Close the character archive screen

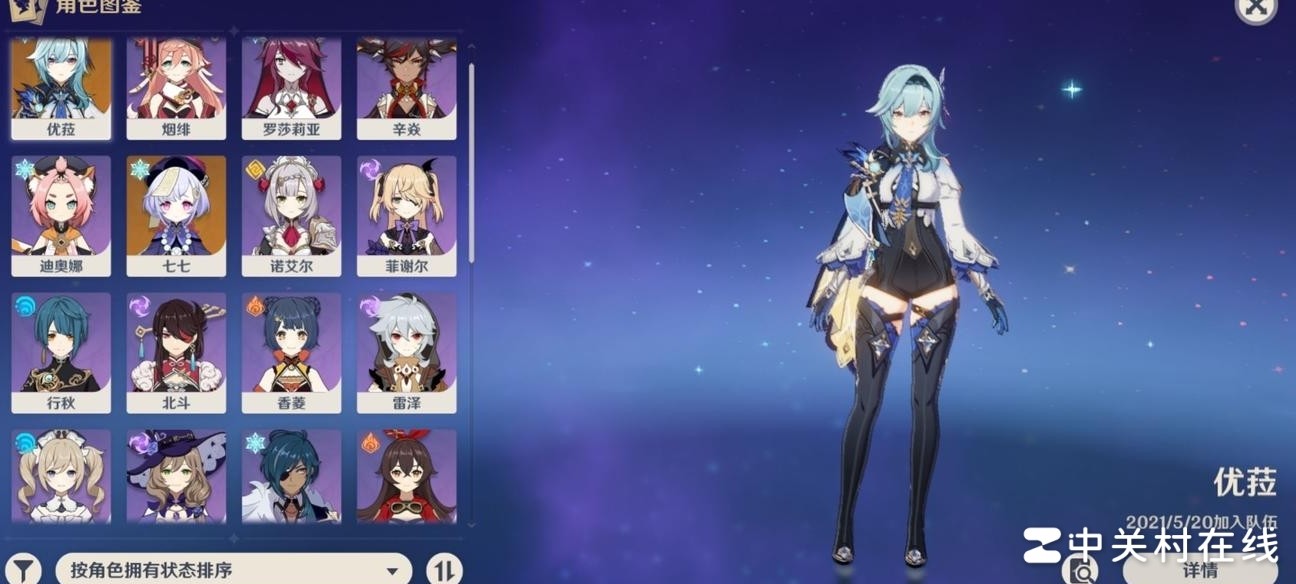1256,8
